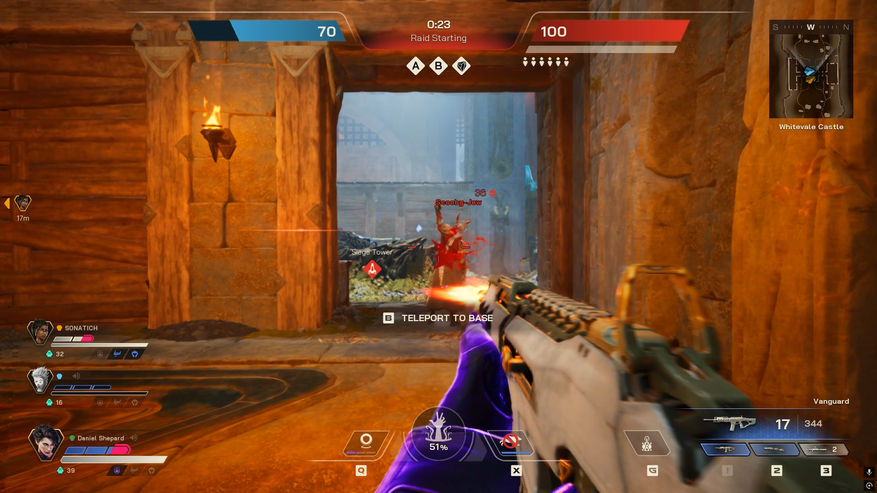The width and height of the screenshot is (877, 493).
Task: Click the Siege Tower objective marker
Action: [x=373, y=269]
